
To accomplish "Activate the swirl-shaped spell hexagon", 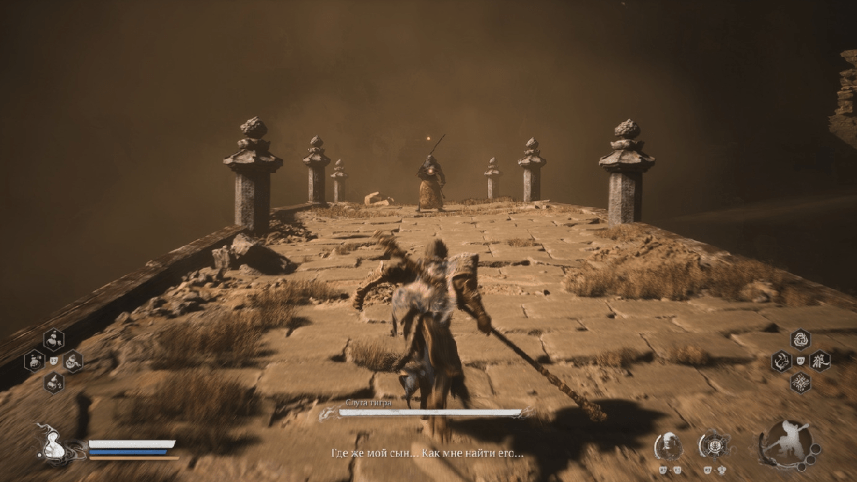I will (x=800, y=339).
